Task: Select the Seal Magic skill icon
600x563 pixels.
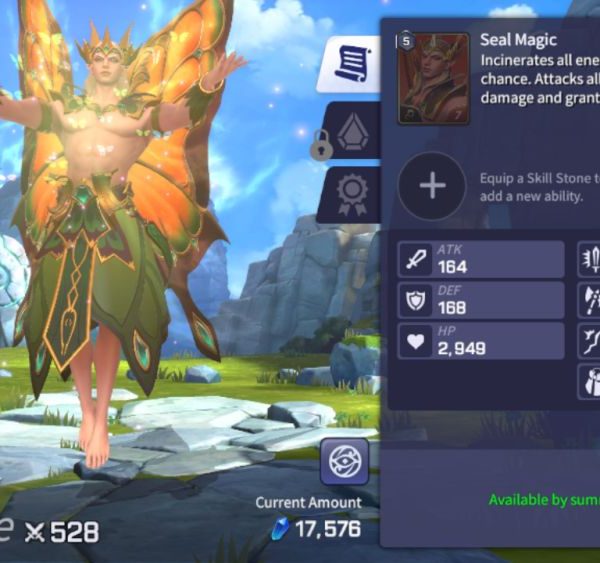Action: (x=433, y=78)
